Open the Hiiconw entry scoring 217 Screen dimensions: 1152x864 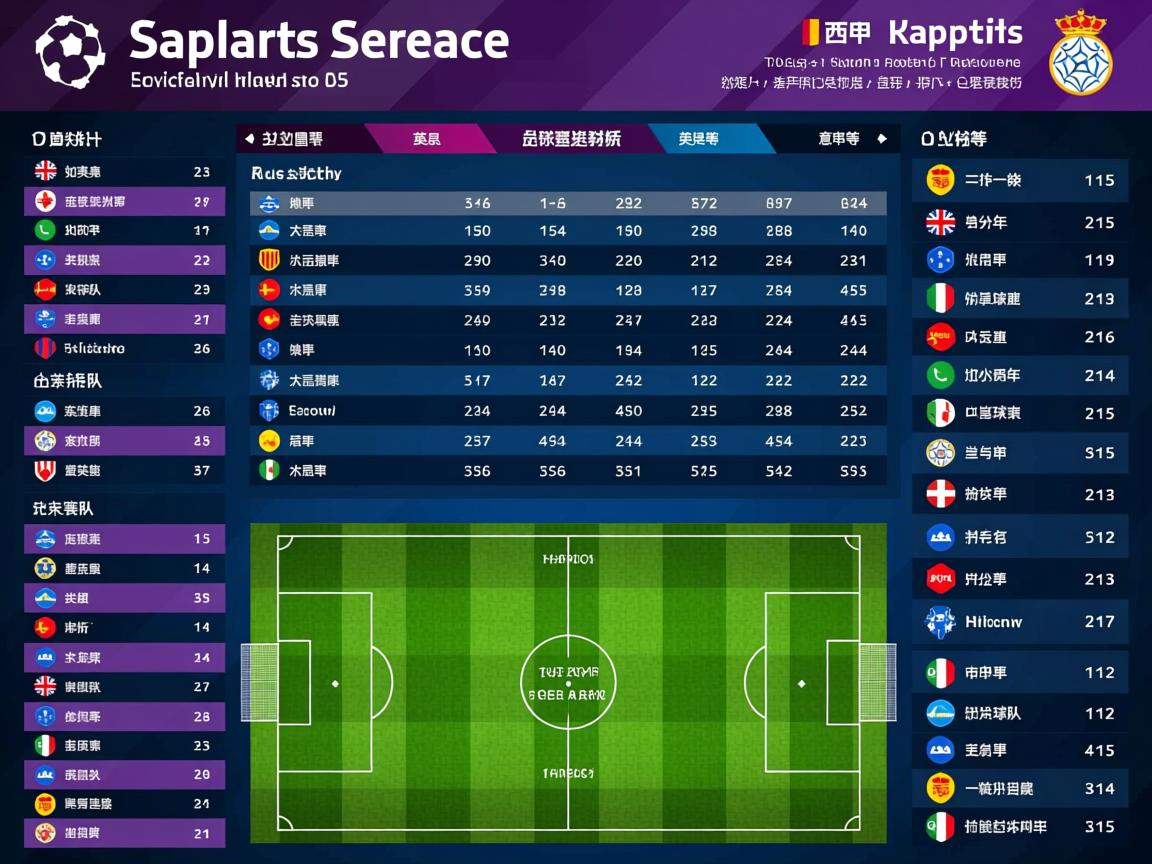click(x=1020, y=622)
